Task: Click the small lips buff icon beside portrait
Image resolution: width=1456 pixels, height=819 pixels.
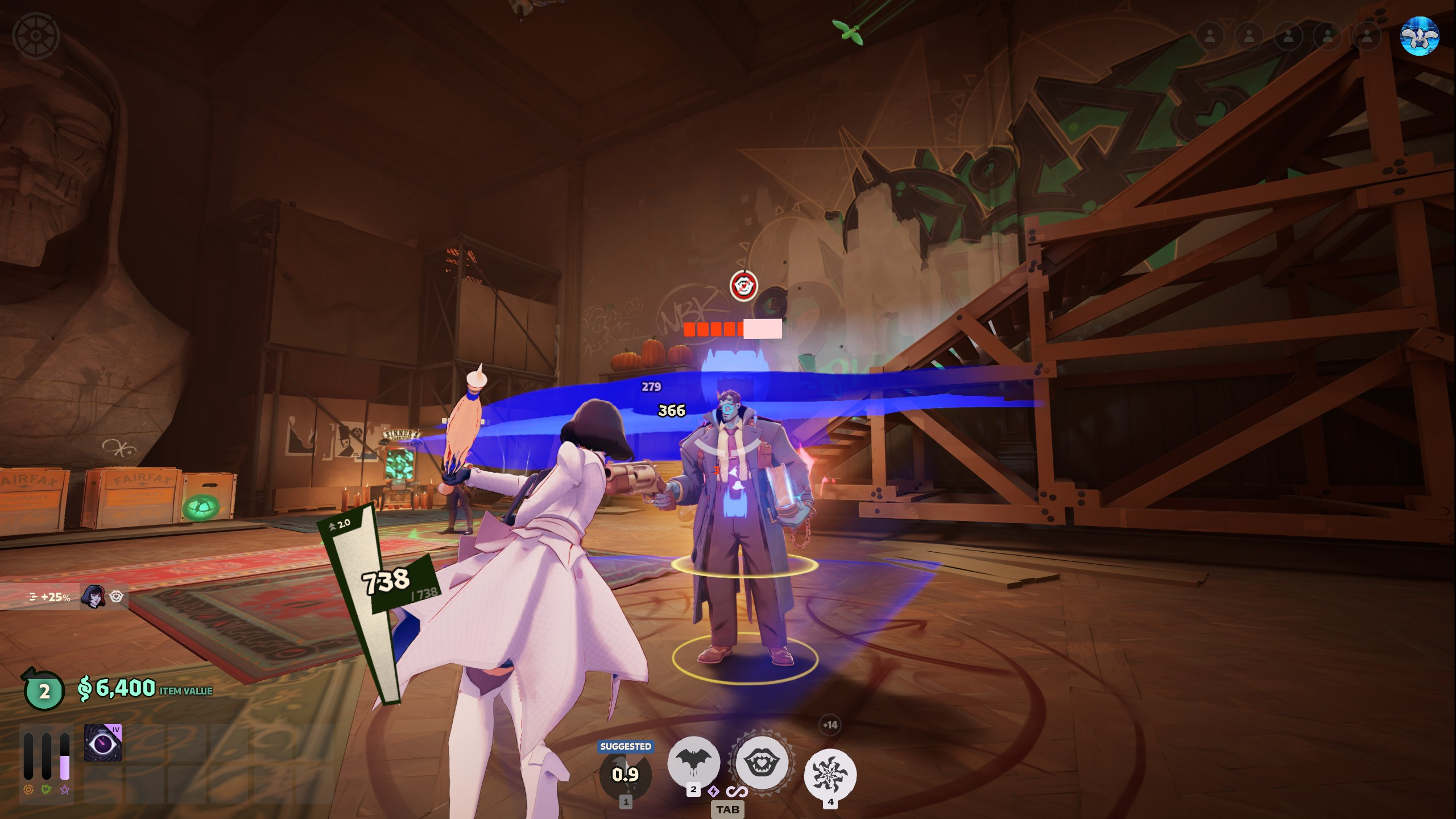Action: [117, 596]
